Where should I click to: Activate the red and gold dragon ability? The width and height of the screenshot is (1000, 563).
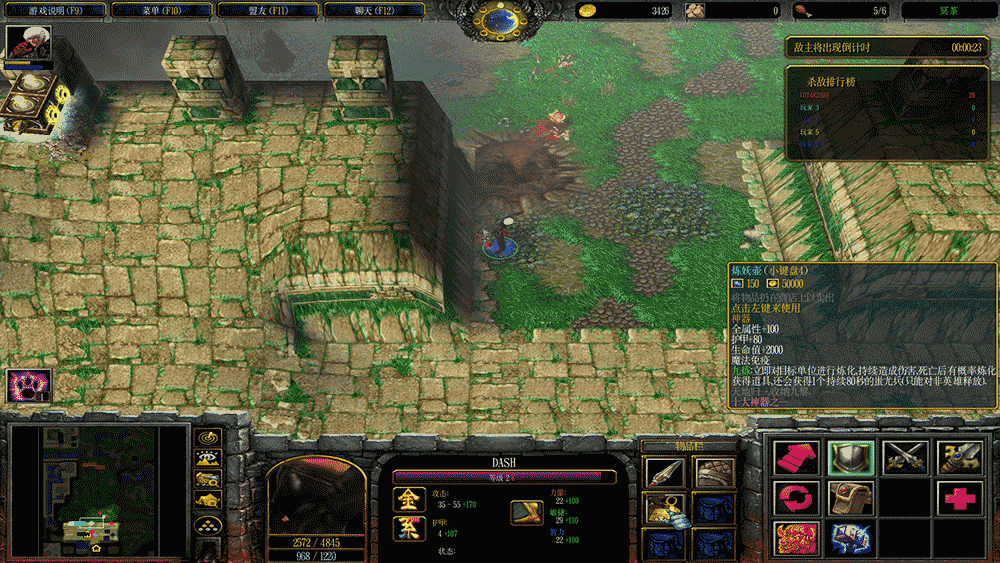pos(796,537)
